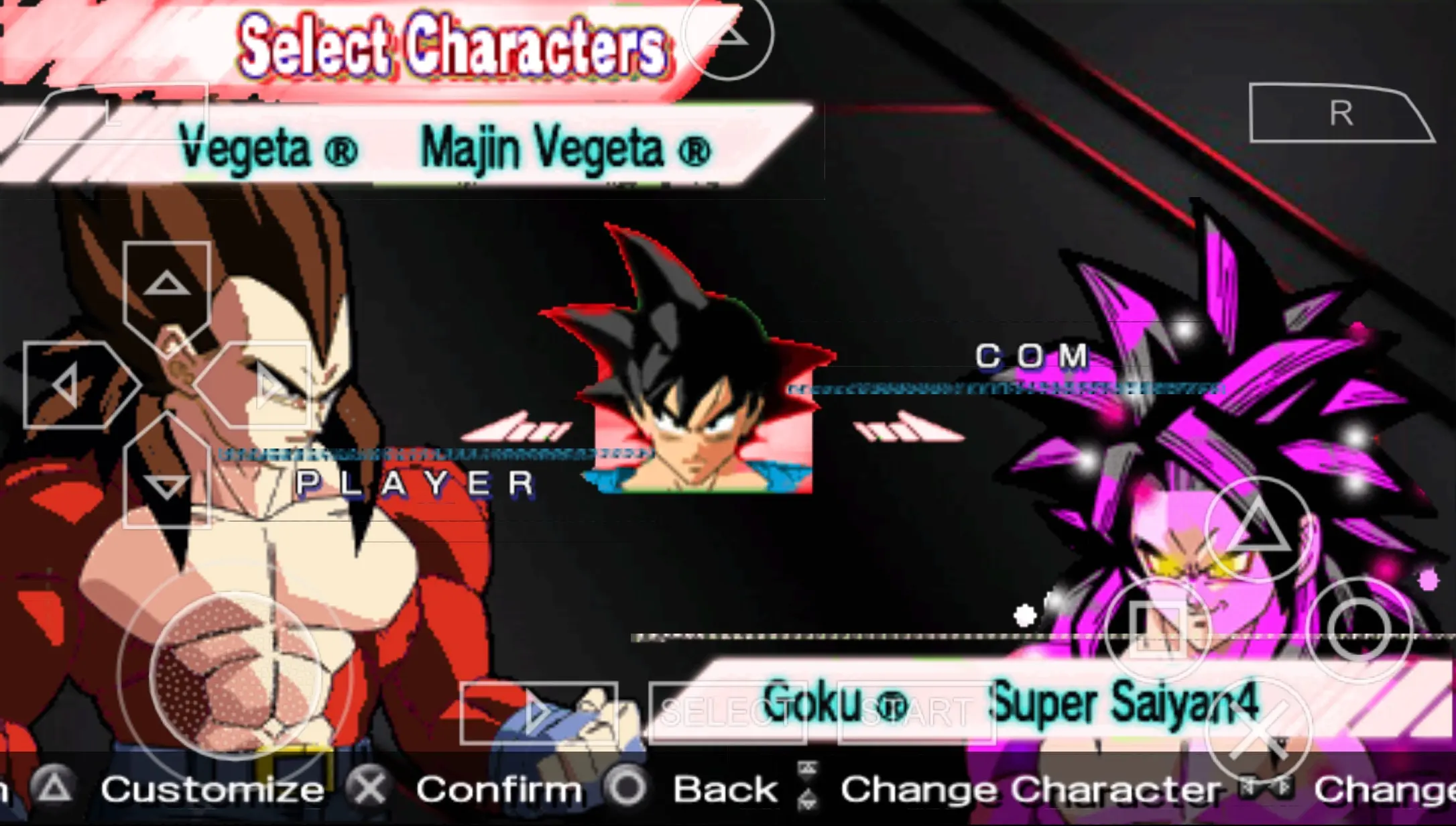
Task: Click the fast-forward arrow touch button
Action: [x=538, y=713]
